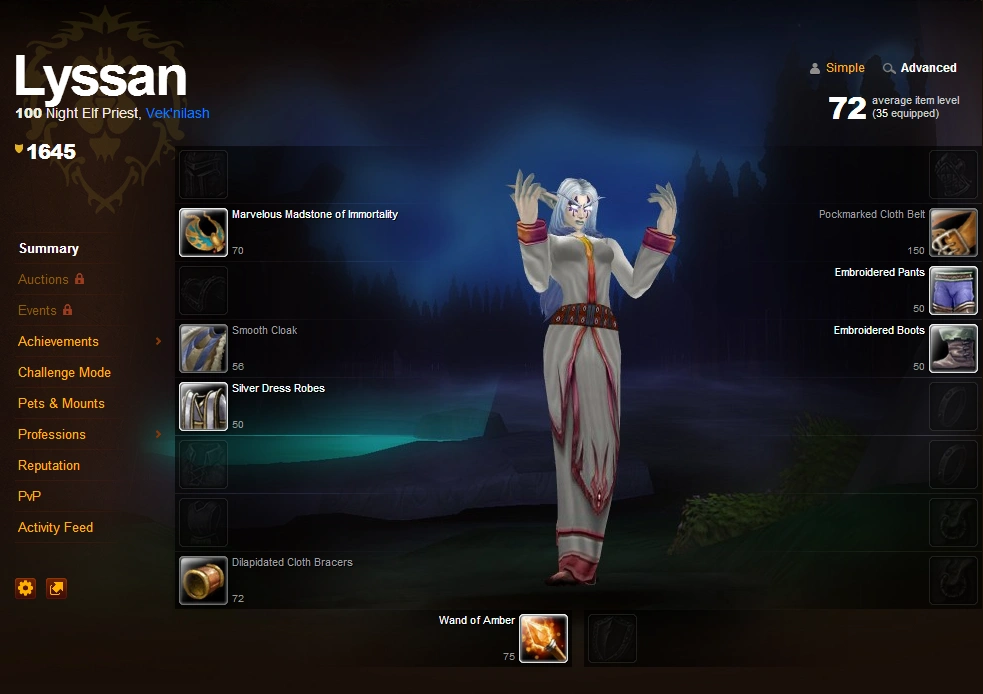This screenshot has width=983, height=694.
Task: Choose the Embroidered Boots icon
Action: click(953, 349)
